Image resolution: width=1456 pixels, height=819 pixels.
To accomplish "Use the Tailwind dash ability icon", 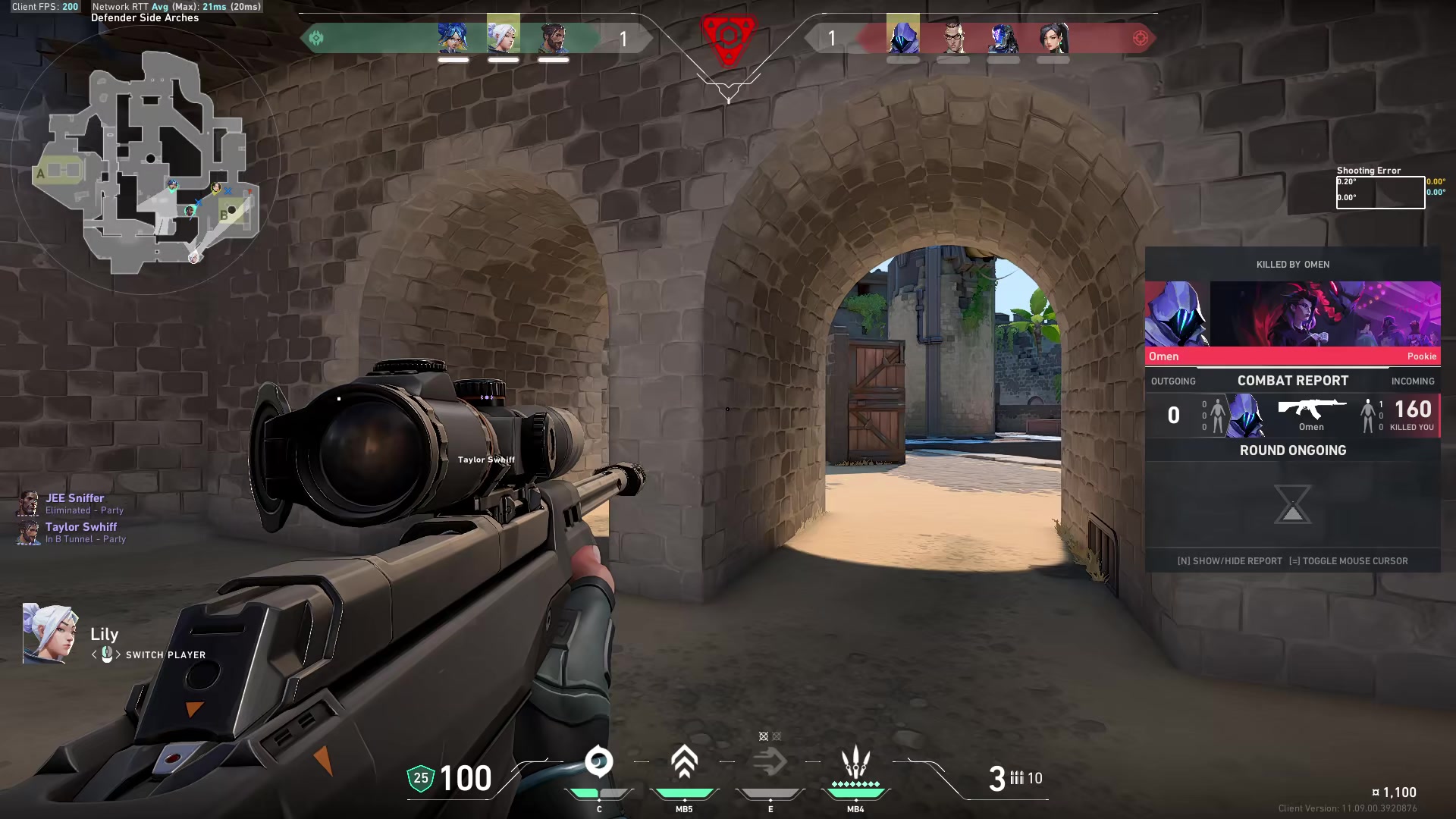I will click(770, 762).
